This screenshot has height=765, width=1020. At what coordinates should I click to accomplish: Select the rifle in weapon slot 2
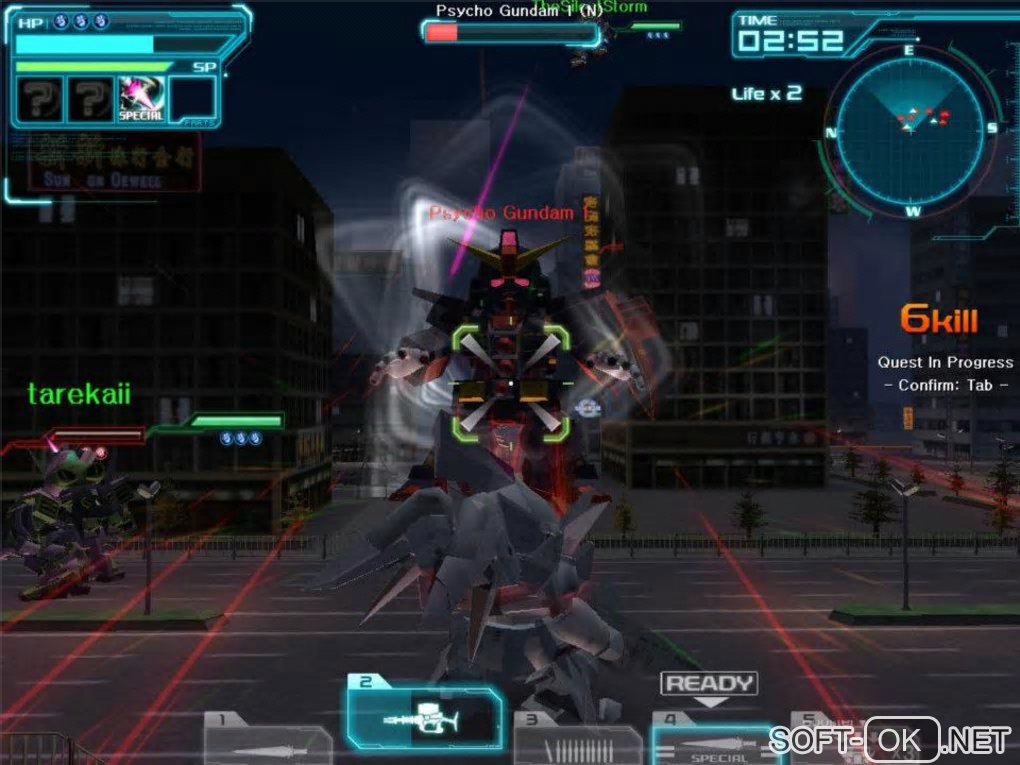point(424,719)
